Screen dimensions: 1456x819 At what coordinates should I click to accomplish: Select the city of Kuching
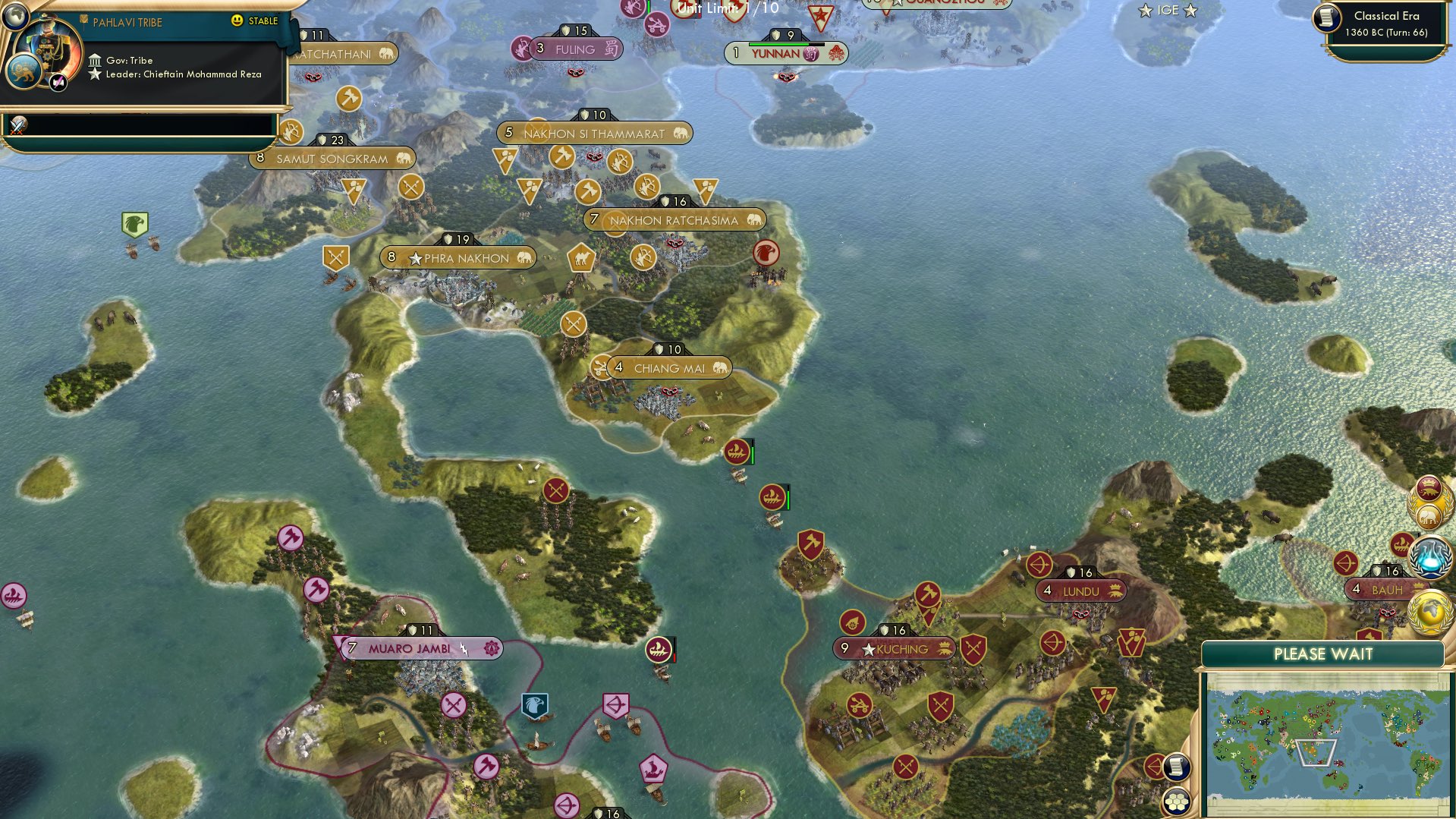895,649
